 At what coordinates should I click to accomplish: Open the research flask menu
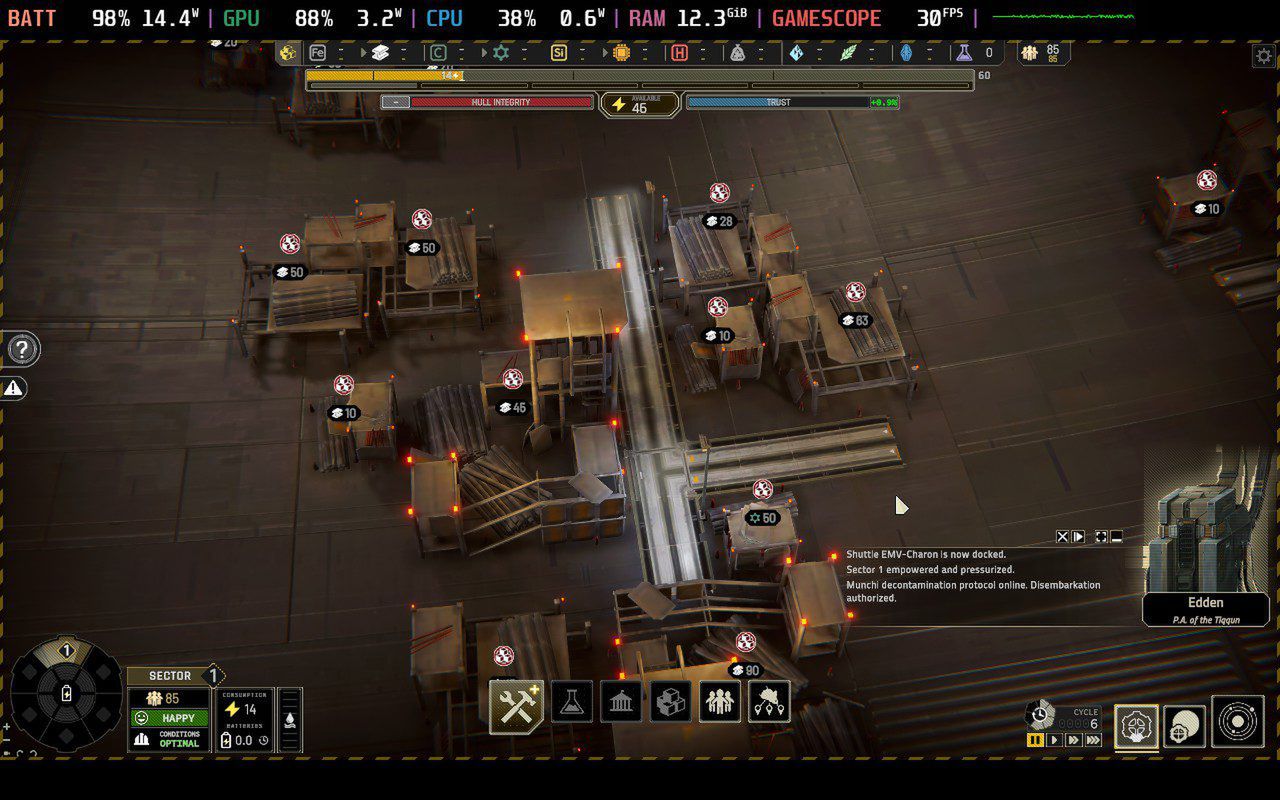572,703
